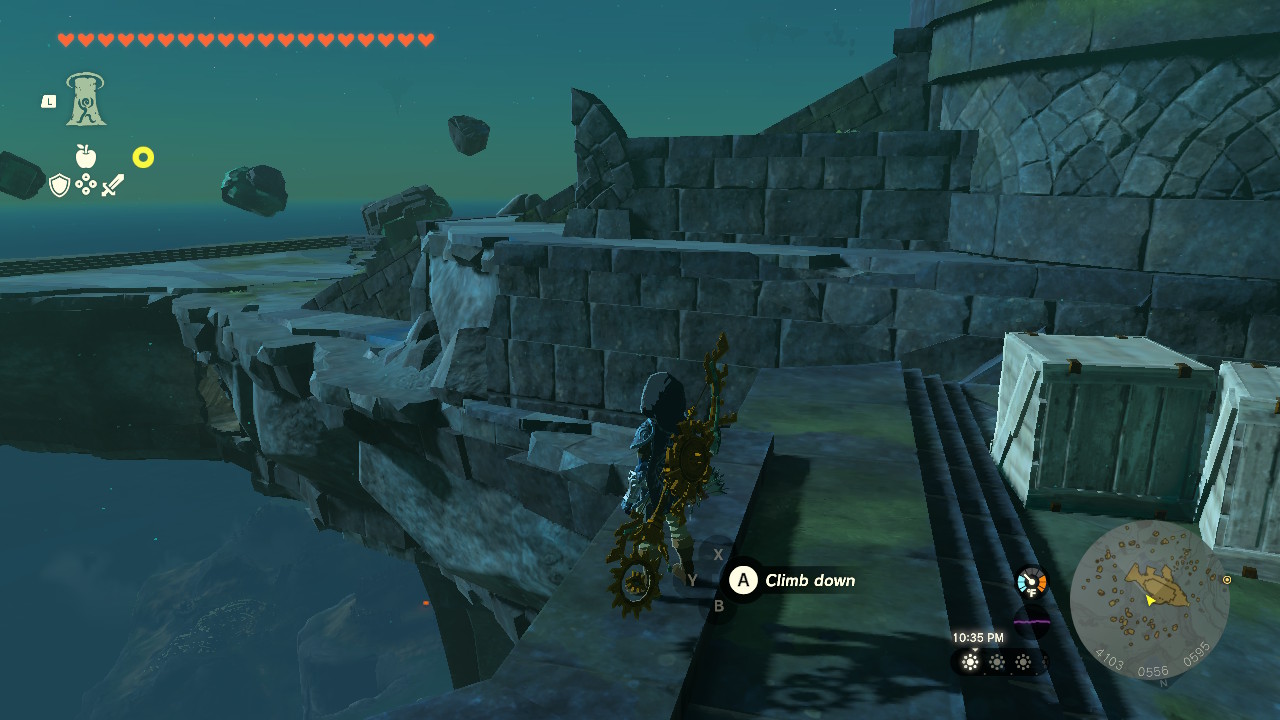This screenshot has width=1280, height=720.
Task: Toggle the third battery cell indicator
Action: coord(1022,662)
